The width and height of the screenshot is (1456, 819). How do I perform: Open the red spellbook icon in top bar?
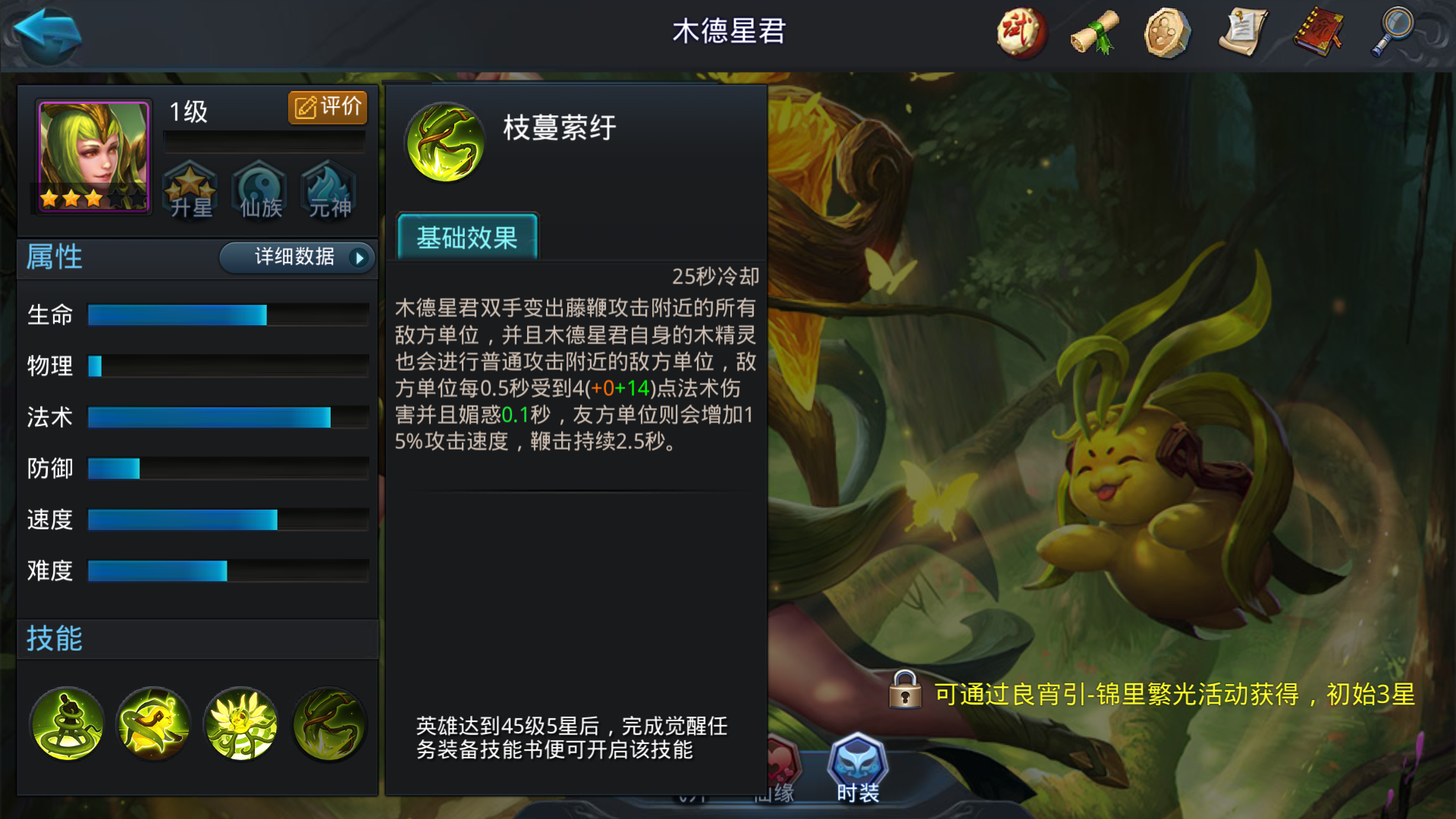tap(1316, 30)
